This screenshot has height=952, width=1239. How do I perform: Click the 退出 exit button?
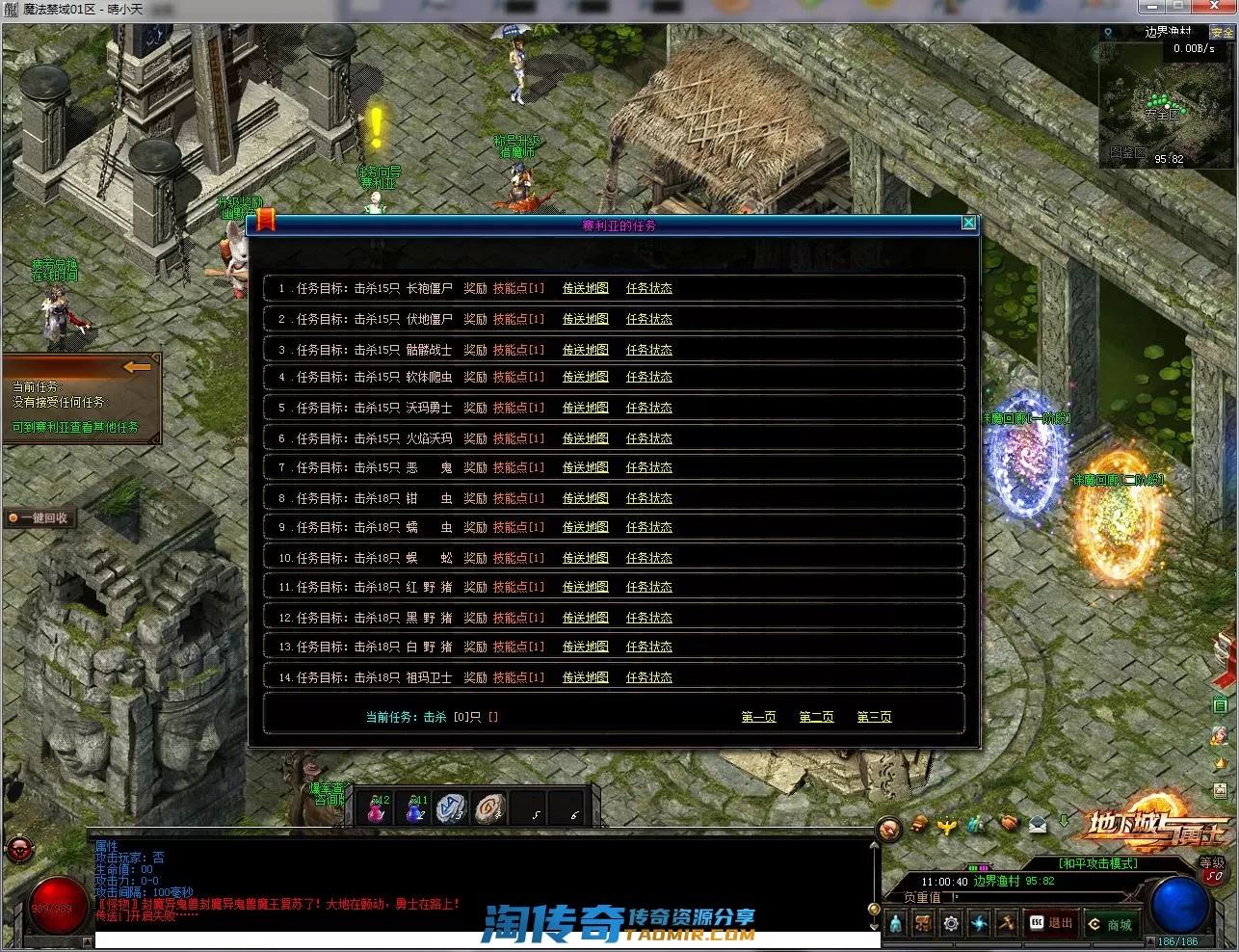1051,923
